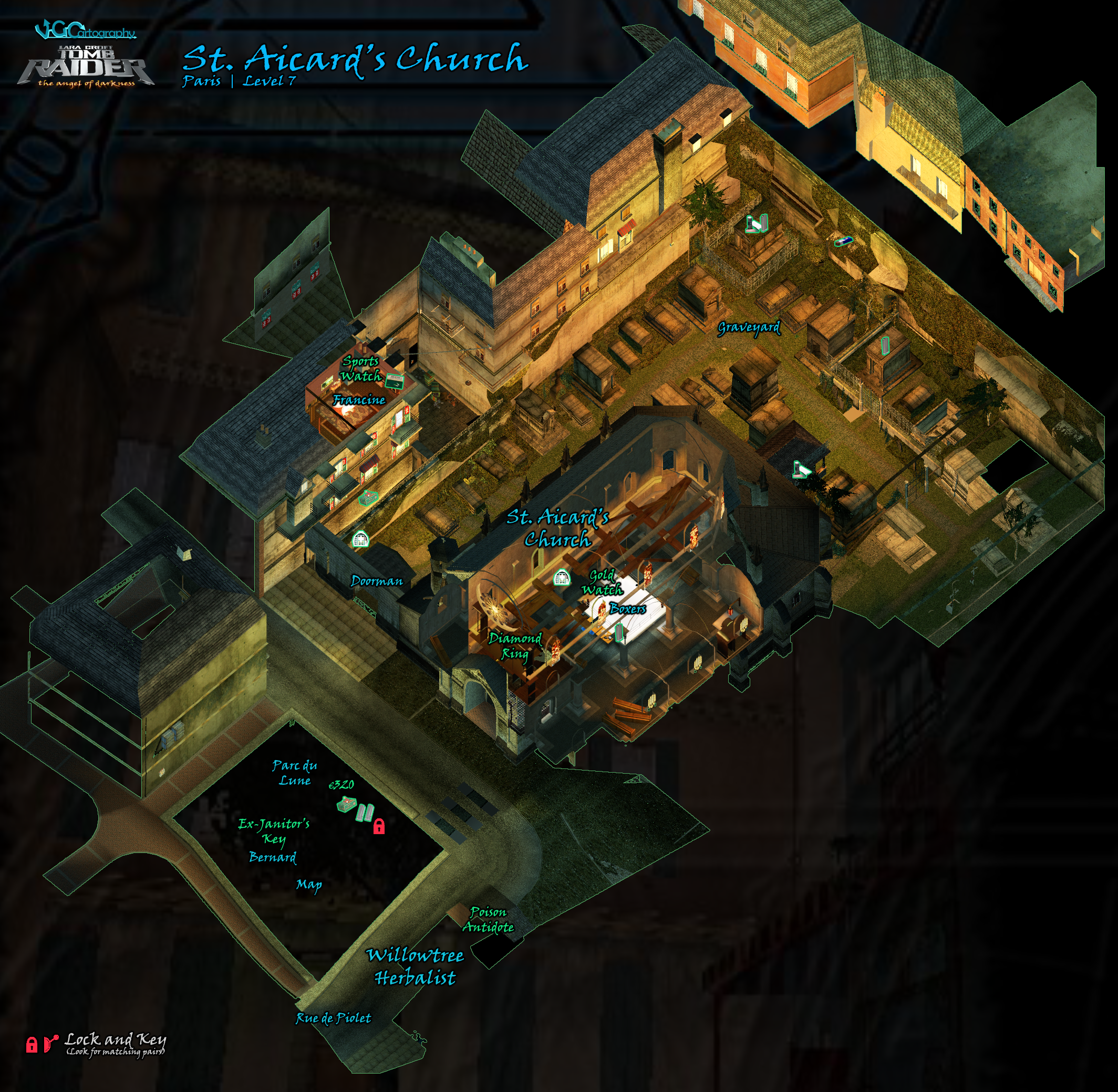Select the Boxers map label

(x=627, y=609)
